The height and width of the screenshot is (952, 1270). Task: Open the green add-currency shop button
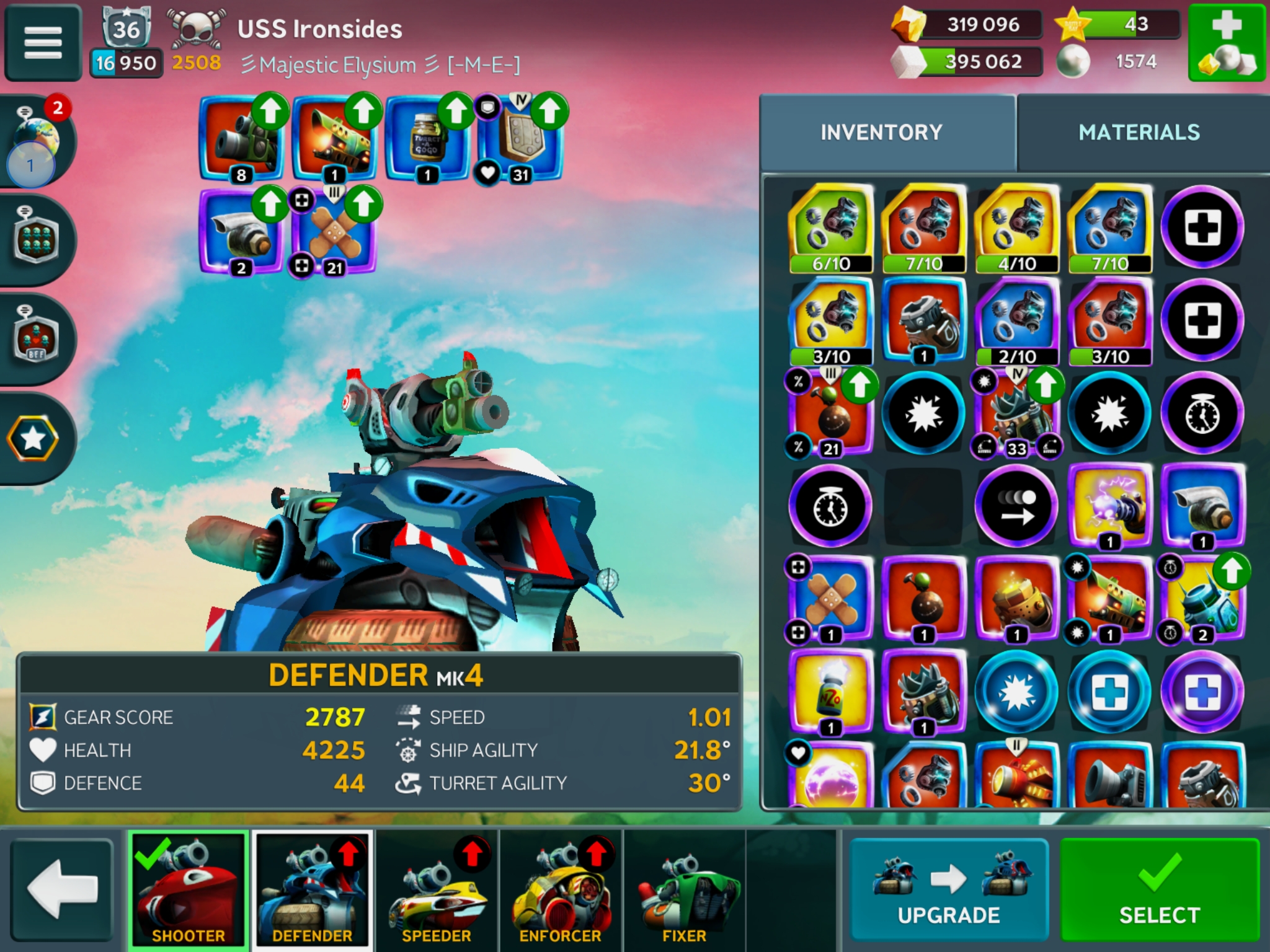pos(1226,43)
